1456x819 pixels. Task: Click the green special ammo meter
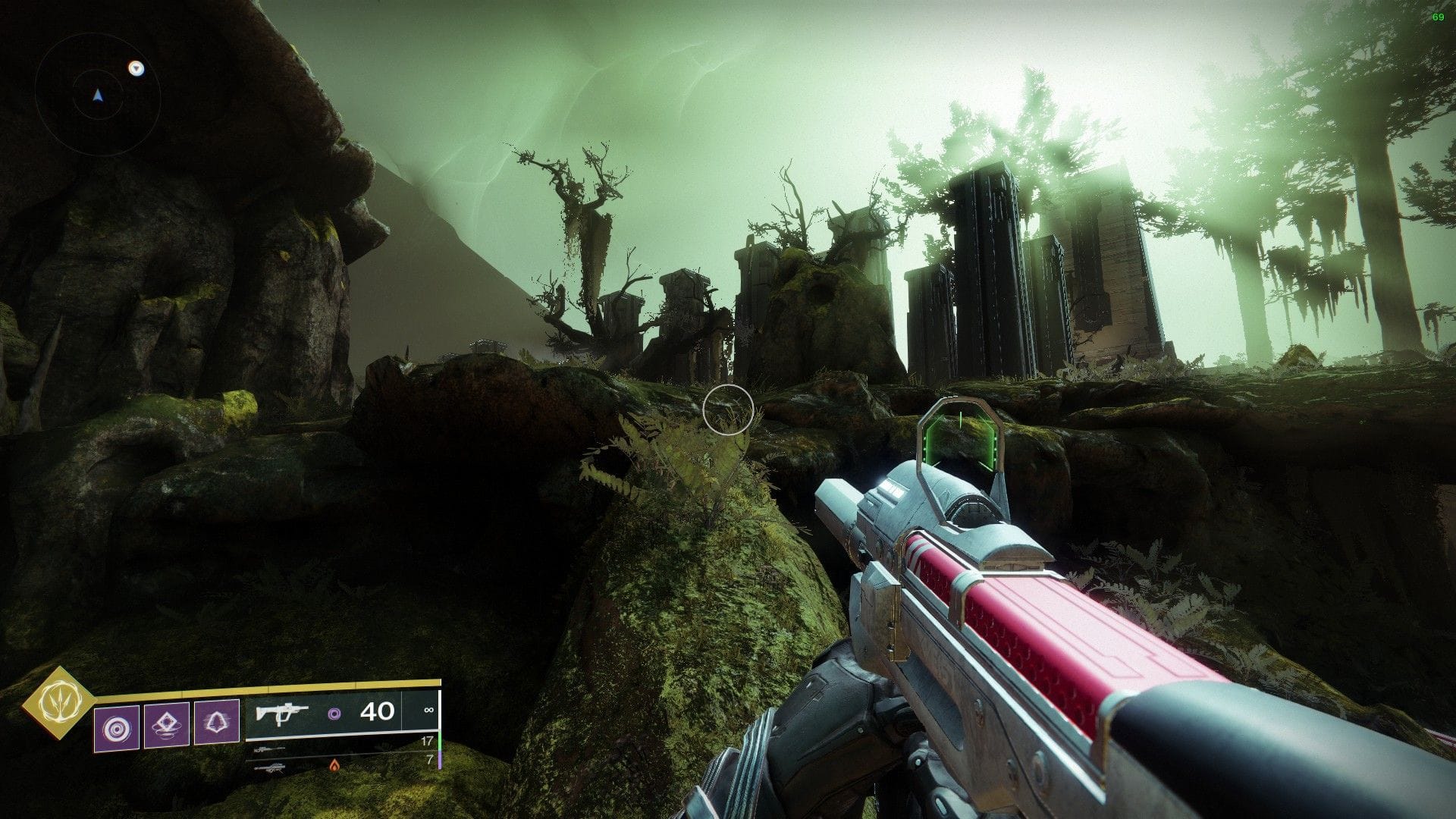click(x=438, y=743)
